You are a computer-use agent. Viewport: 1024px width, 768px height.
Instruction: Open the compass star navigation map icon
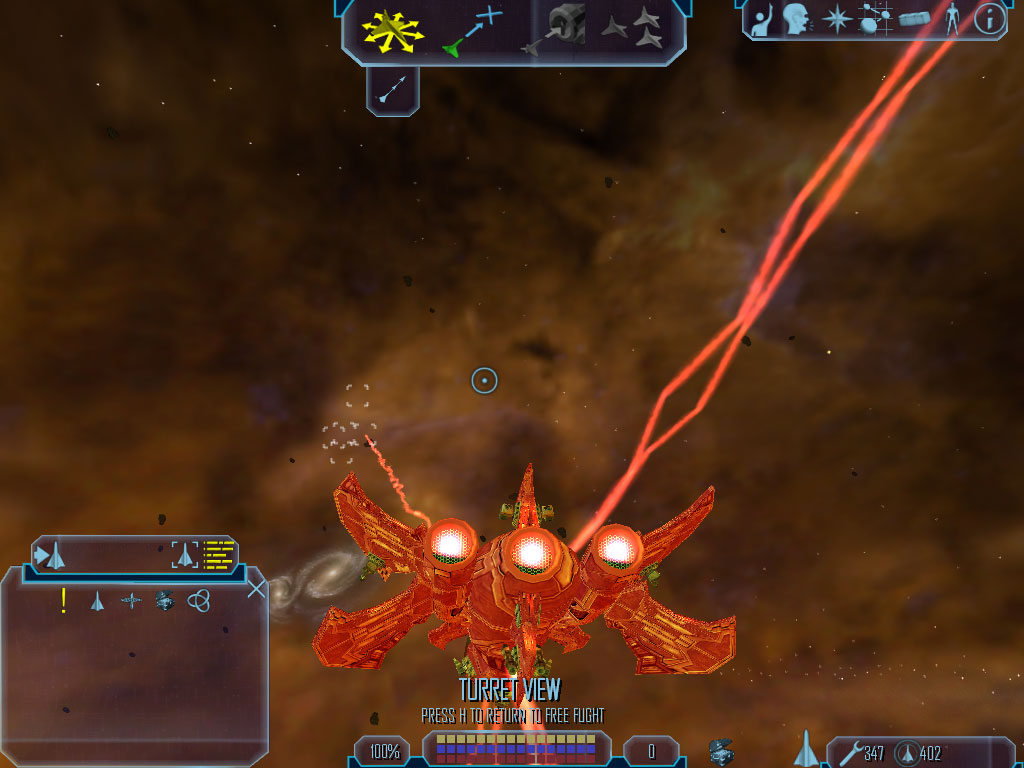836,19
